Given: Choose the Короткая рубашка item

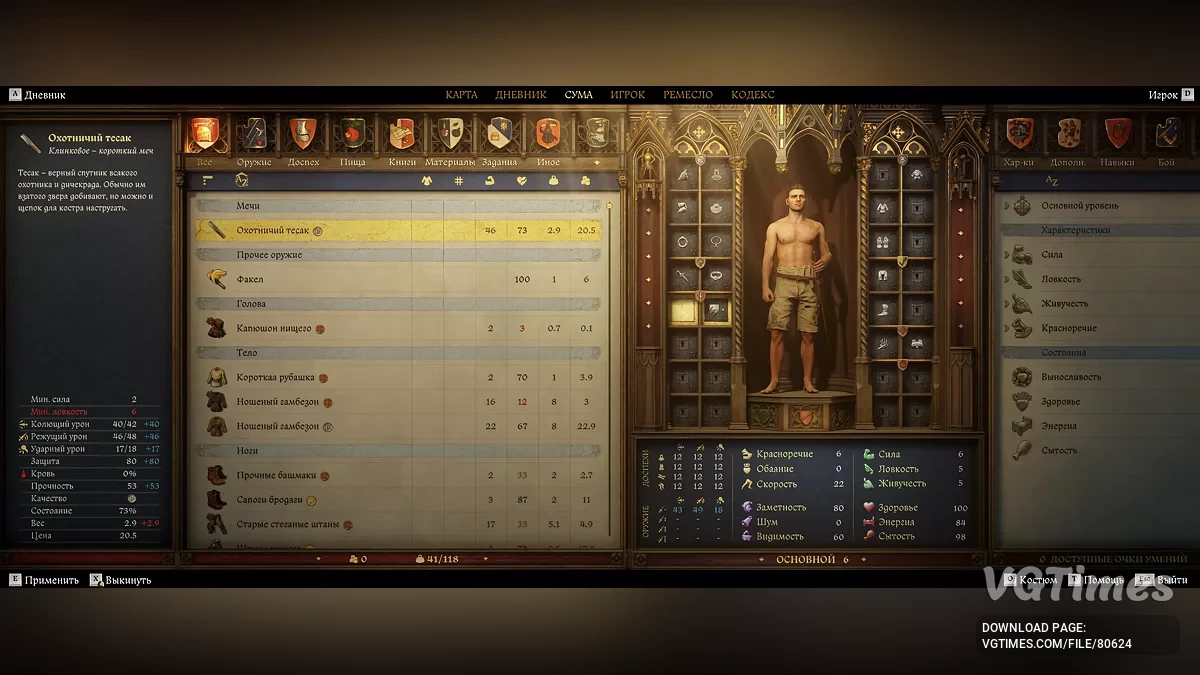Looking at the screenshot, I should click(400, 377).
